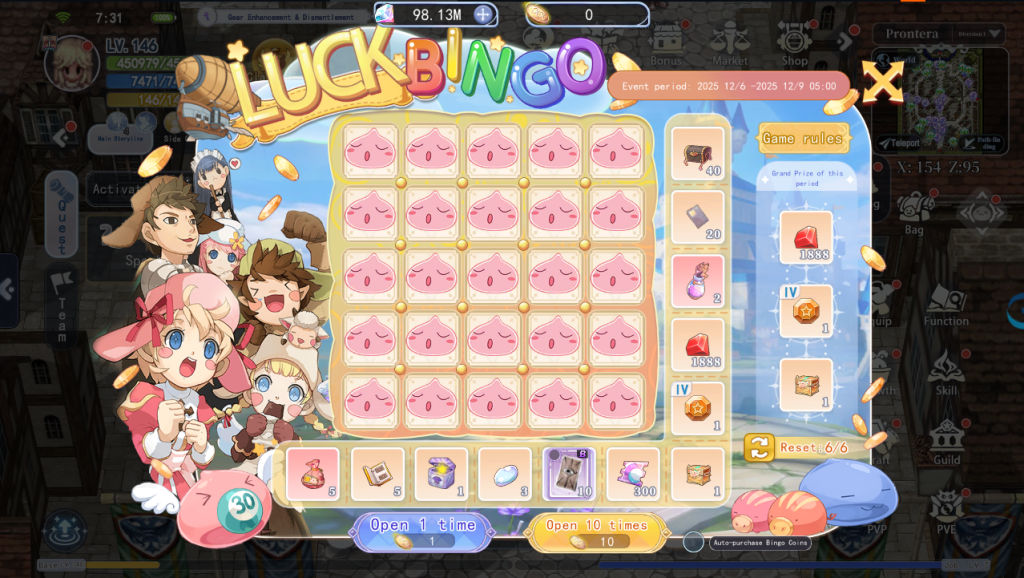Click the Open 10 times button
This screenshot has height=578, width=1024.
tap(597, 532)
